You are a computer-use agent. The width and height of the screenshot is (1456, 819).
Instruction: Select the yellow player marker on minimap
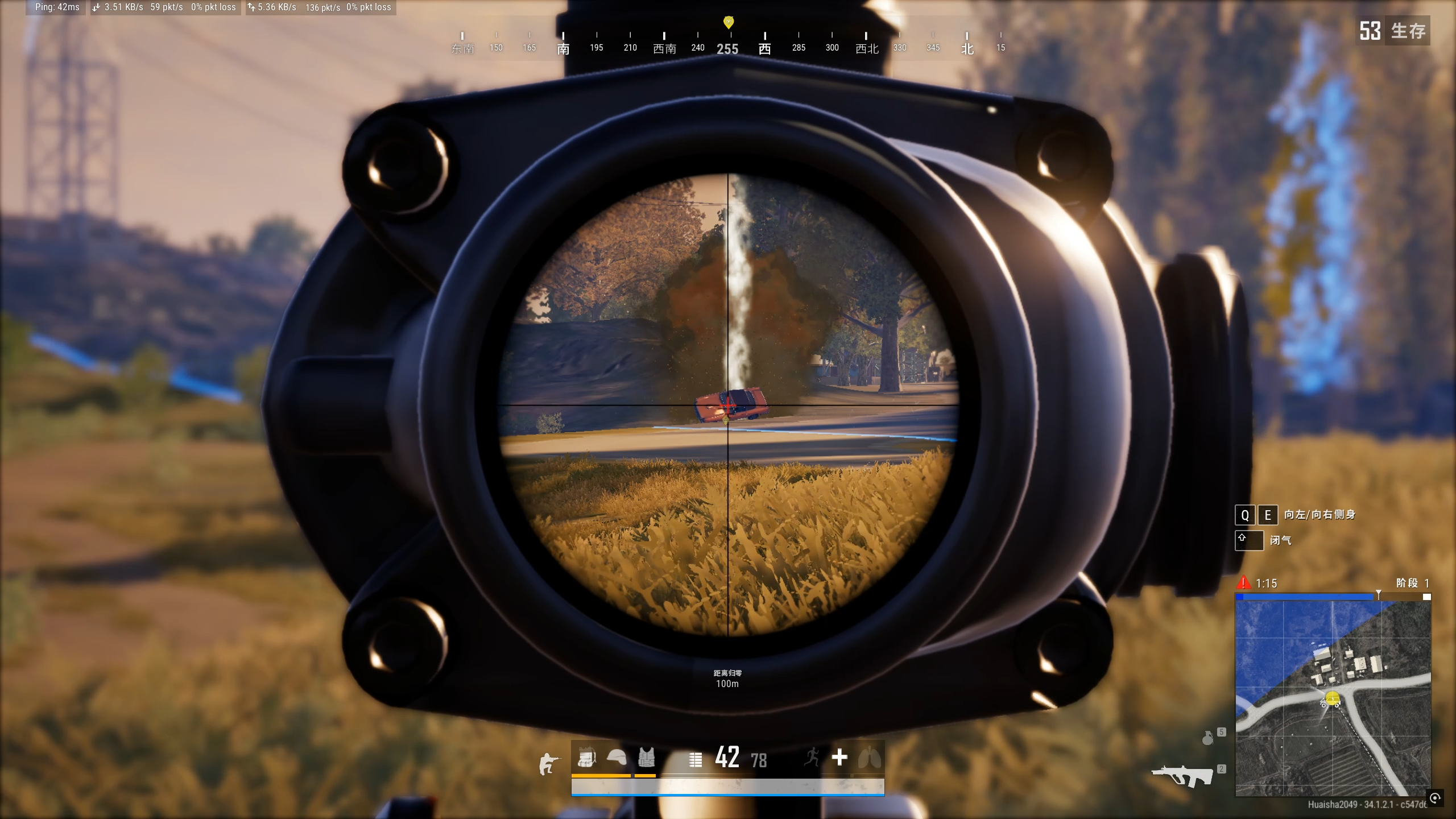pyautogui.click(x=1332, y=698)
